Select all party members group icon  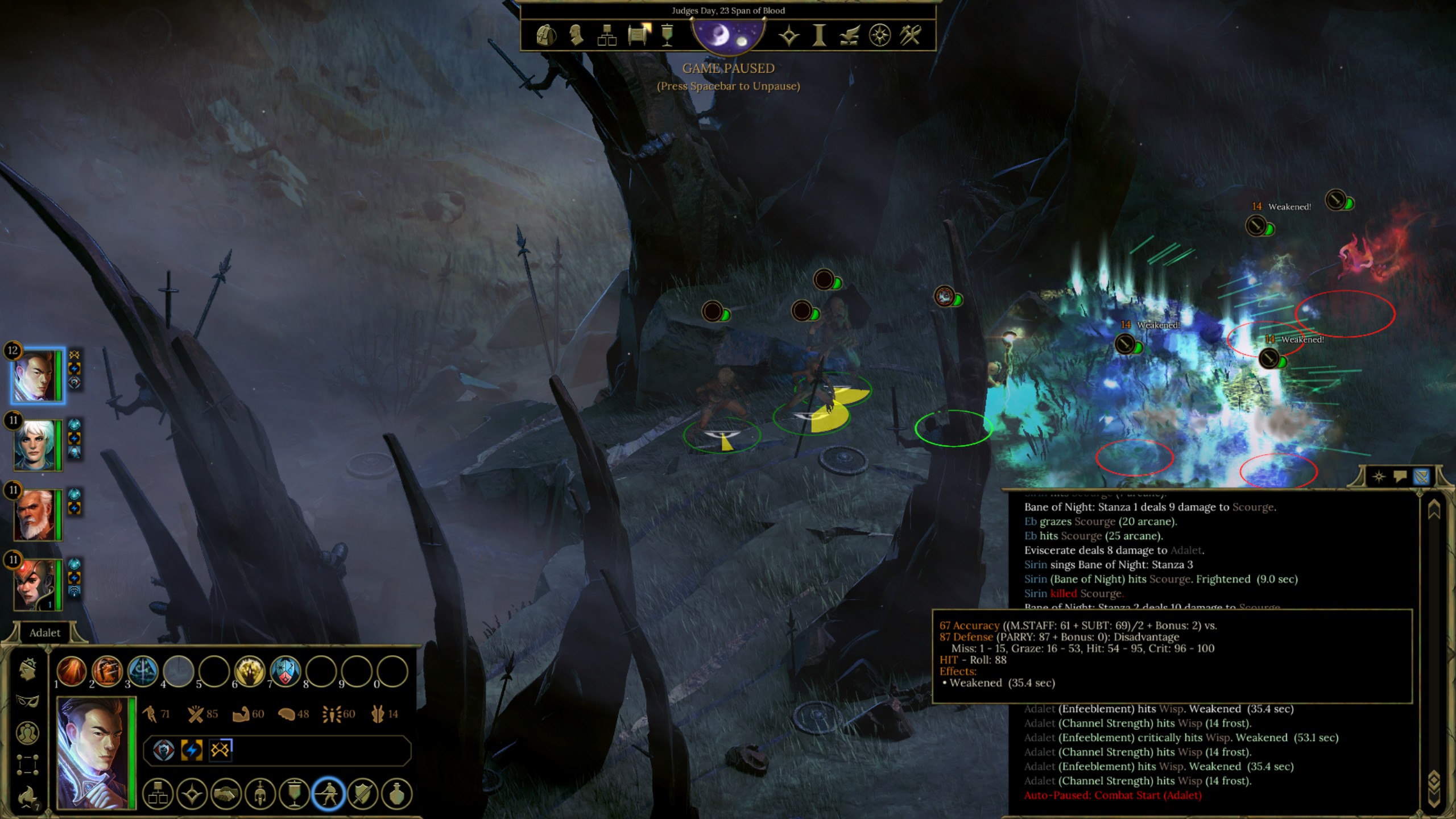(x=27, y=734)
